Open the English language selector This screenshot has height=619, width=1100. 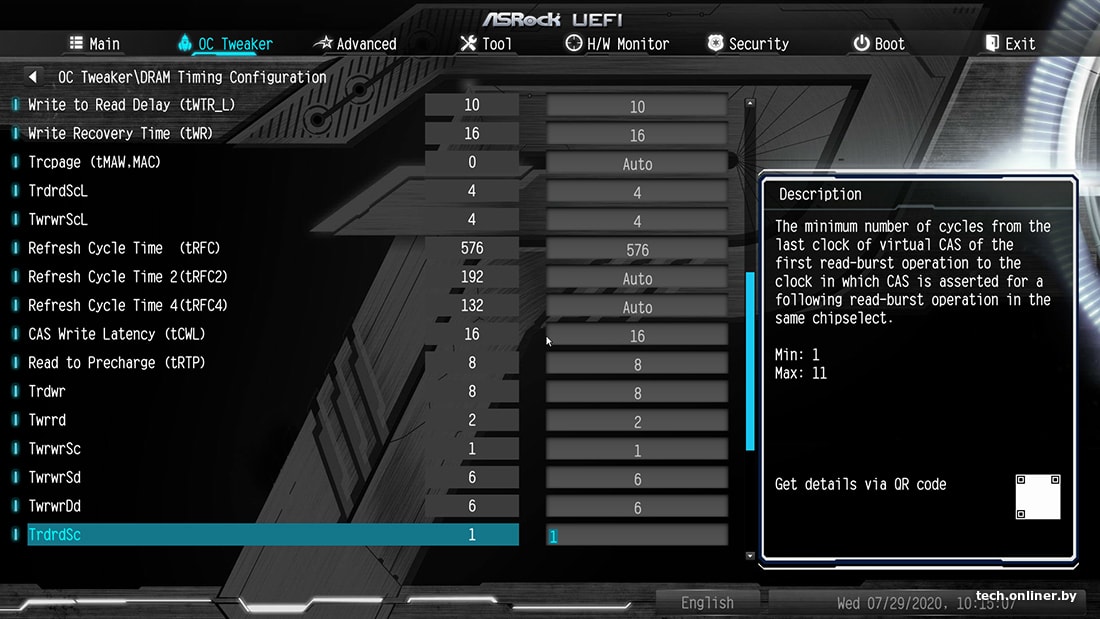click(x=707, y=602)
